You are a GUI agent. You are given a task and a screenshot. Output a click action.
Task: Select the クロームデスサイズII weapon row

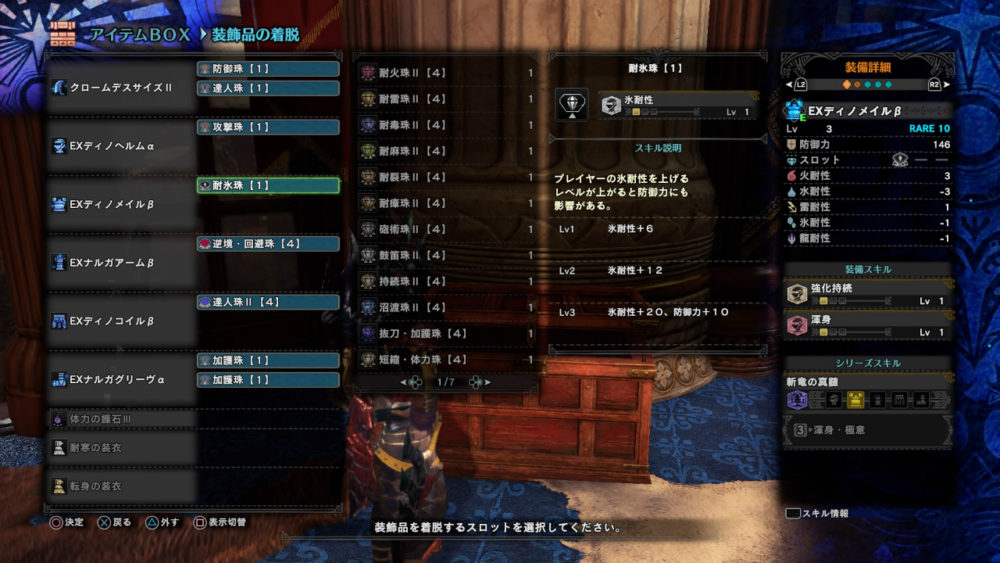pos(120,88)
